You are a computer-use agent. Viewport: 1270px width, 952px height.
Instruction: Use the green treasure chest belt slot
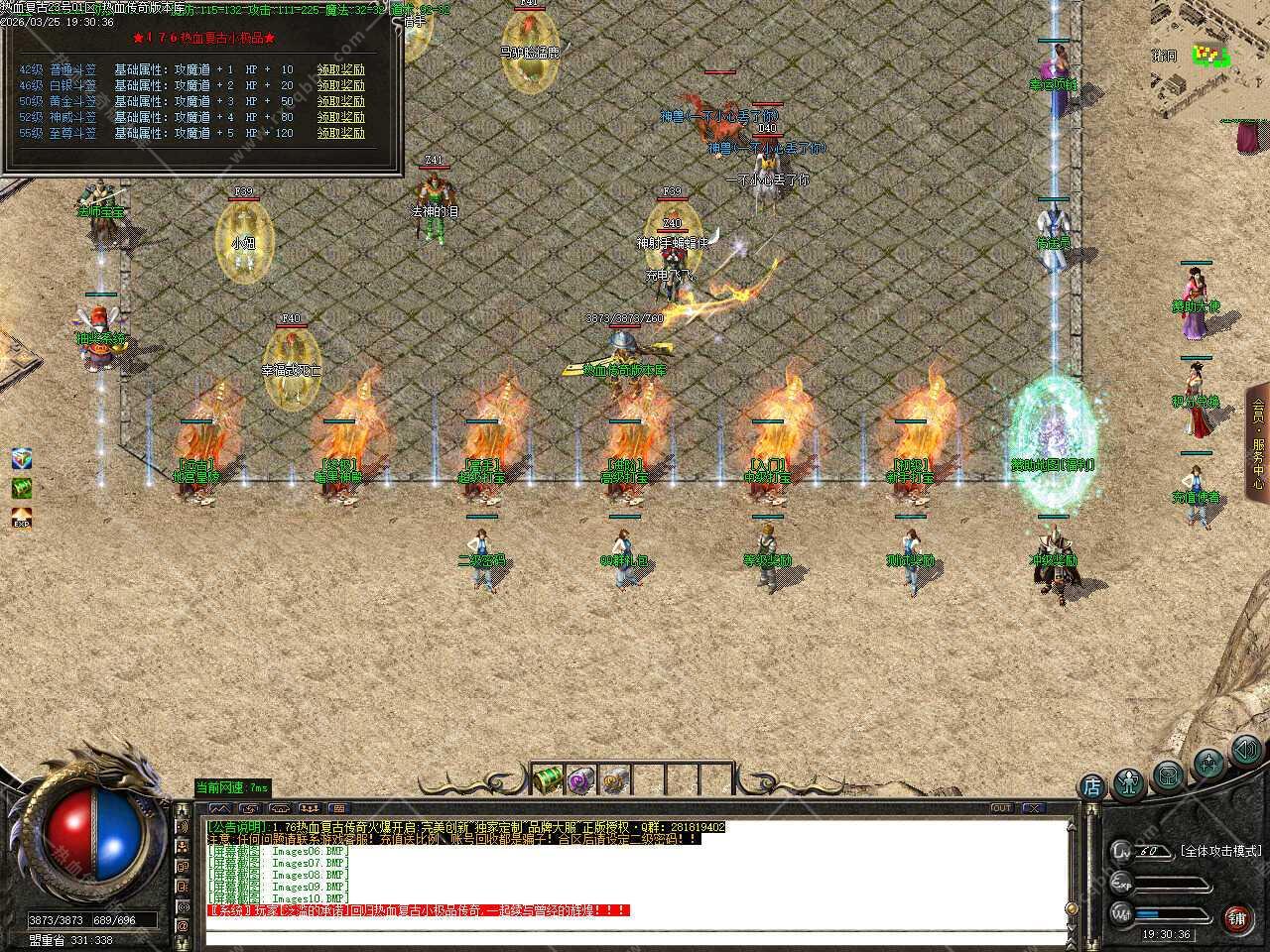tap(549, 779)
